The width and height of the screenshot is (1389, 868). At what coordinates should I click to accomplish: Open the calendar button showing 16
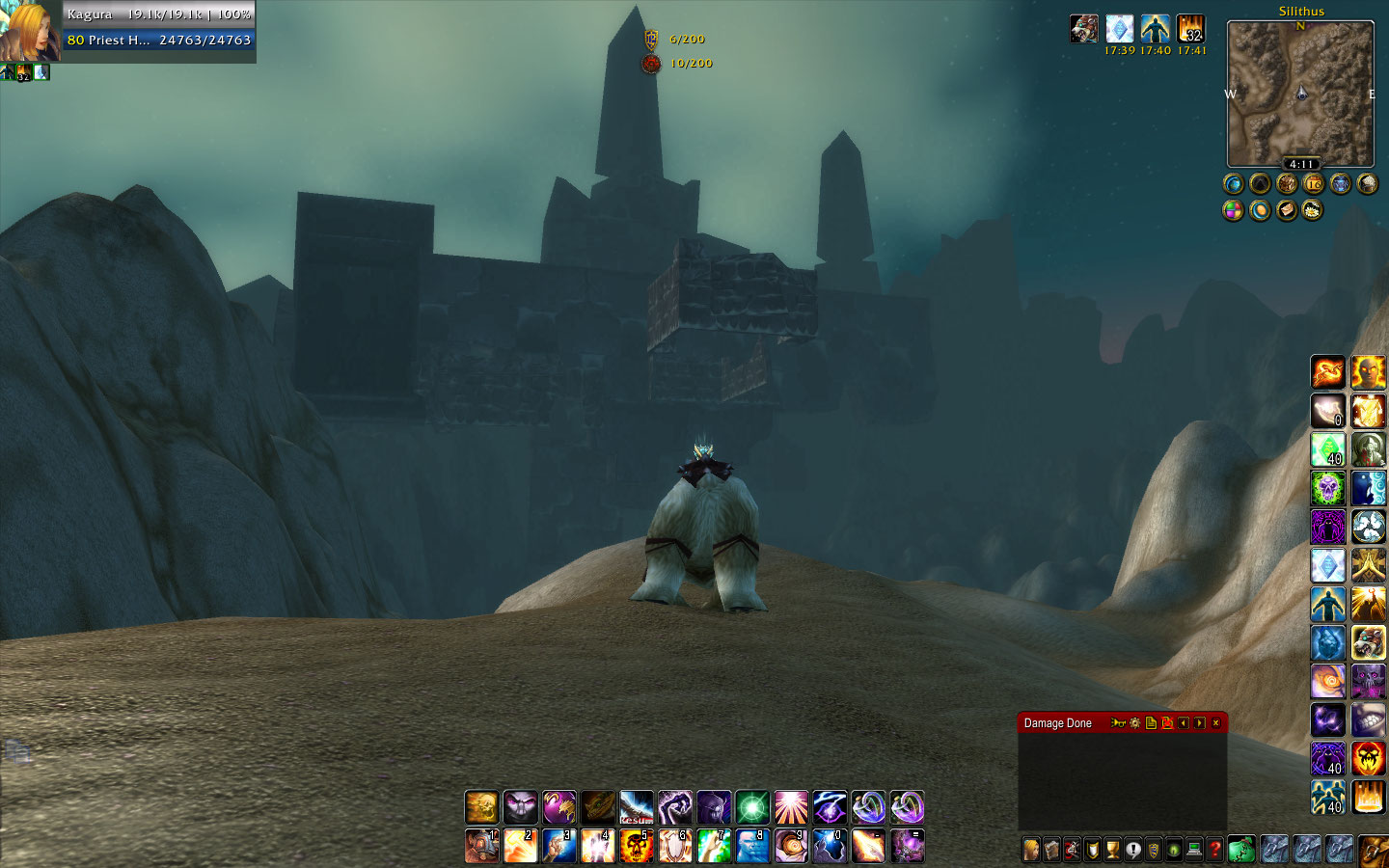click(x=1314, y=183)
